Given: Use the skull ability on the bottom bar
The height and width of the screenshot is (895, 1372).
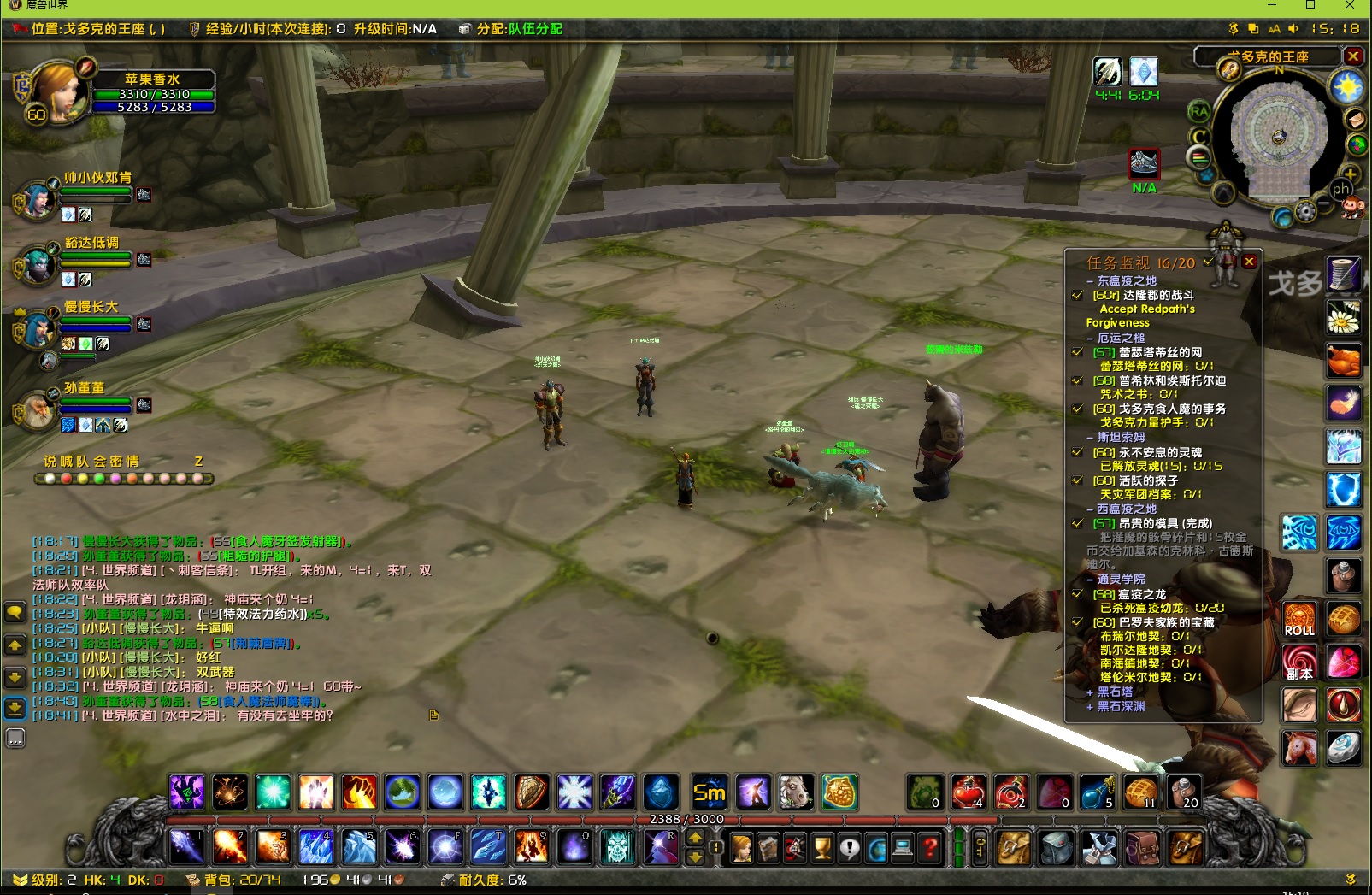Looking at the screenshot, I should [617, 846].
